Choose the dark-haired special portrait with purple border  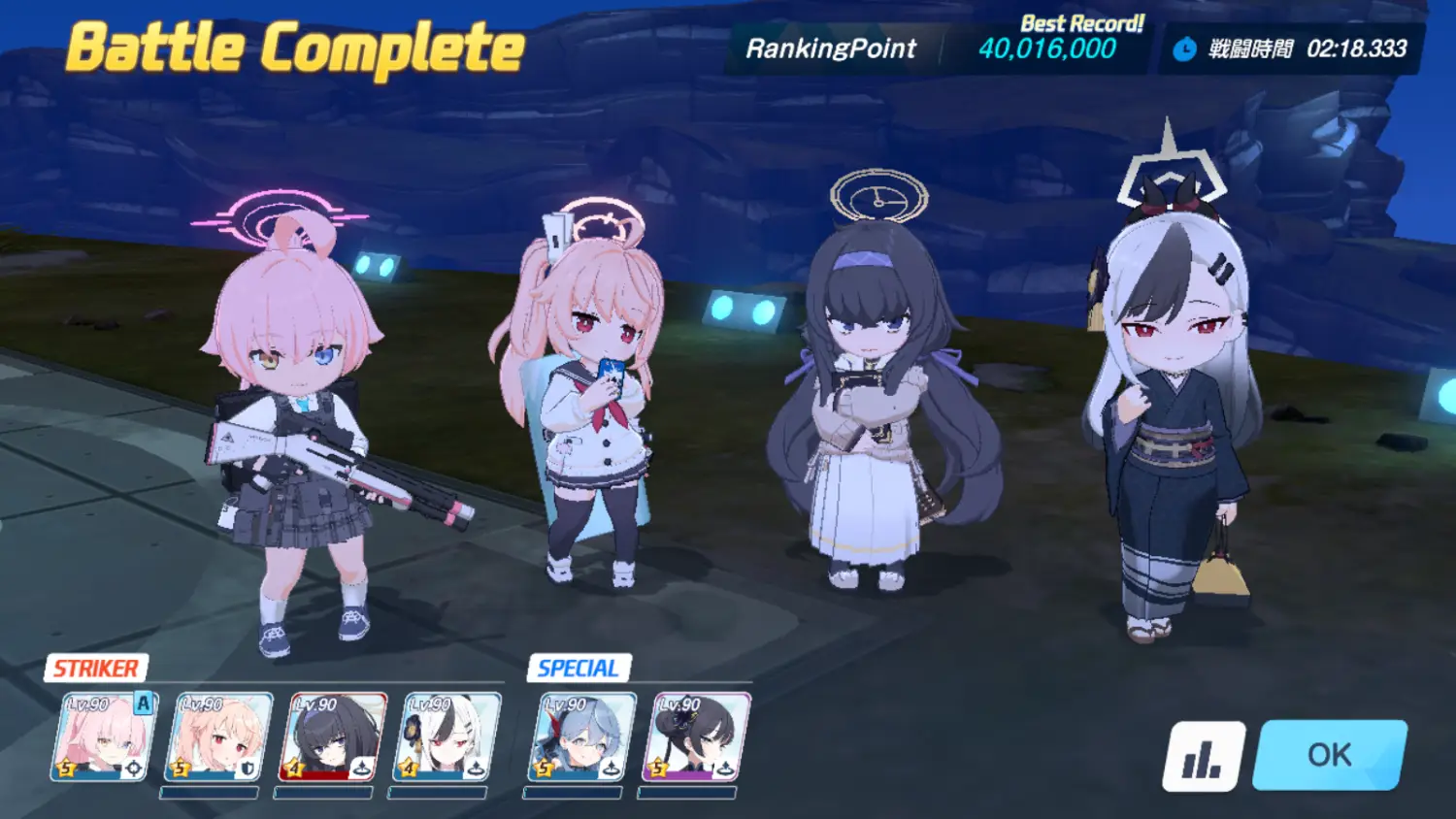[x=695, y=737]
